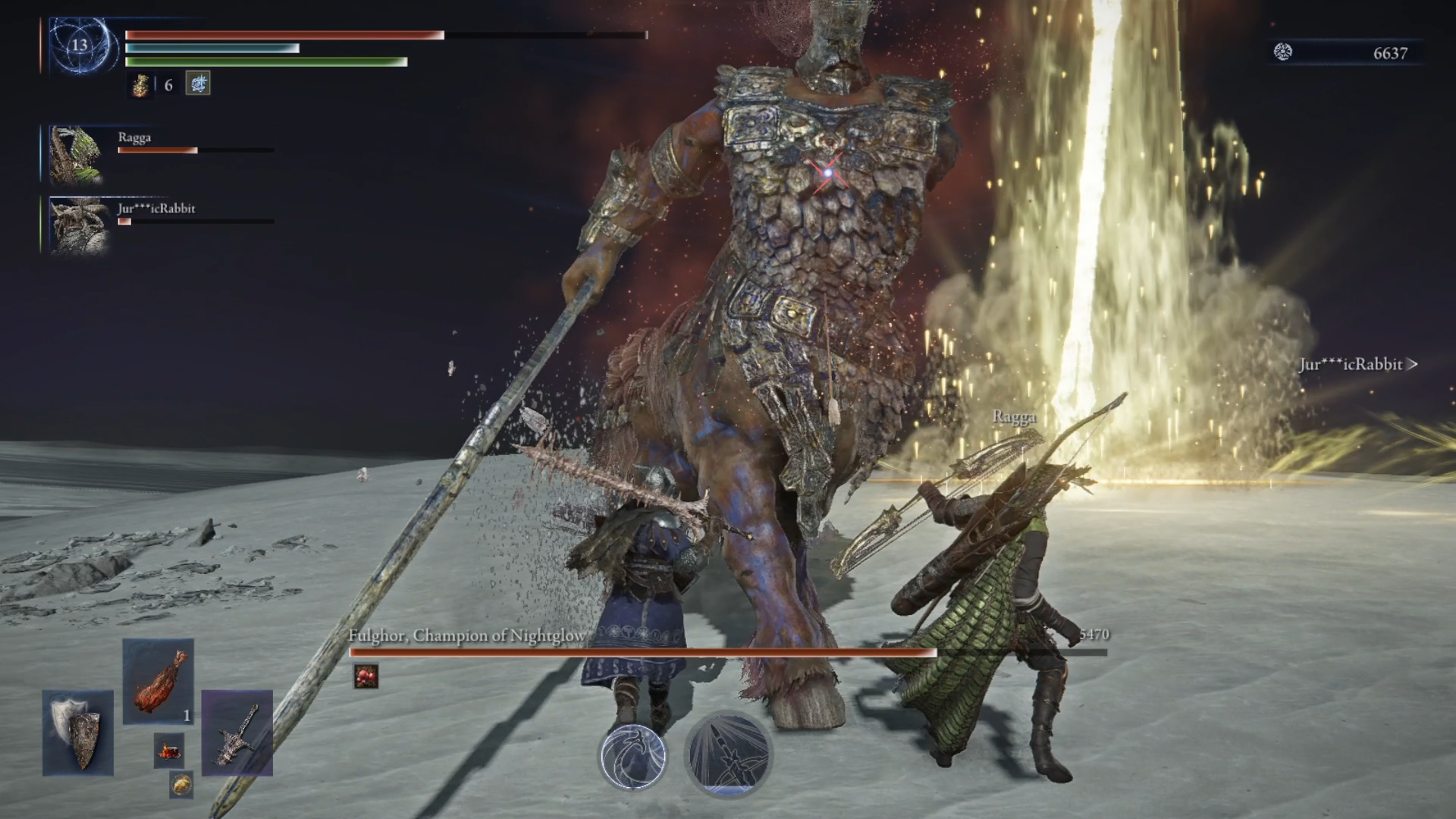Select the spiked greatsword weapon slot
This screenshot has width=1456, height=819.
click(237, 733)
